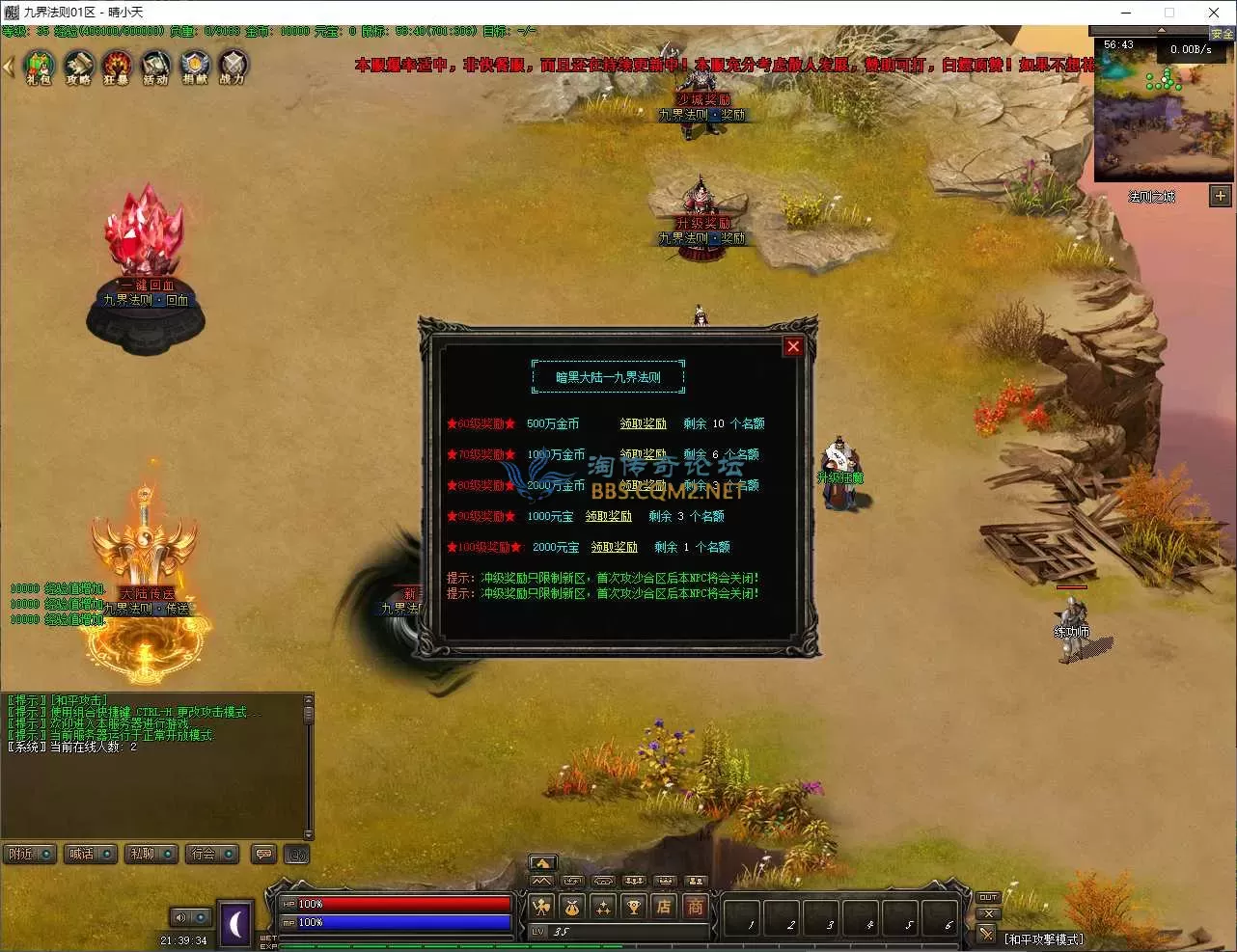Screen dimensions: 1237x952
Task: Minimize the game window
Action: [1126, 13]
